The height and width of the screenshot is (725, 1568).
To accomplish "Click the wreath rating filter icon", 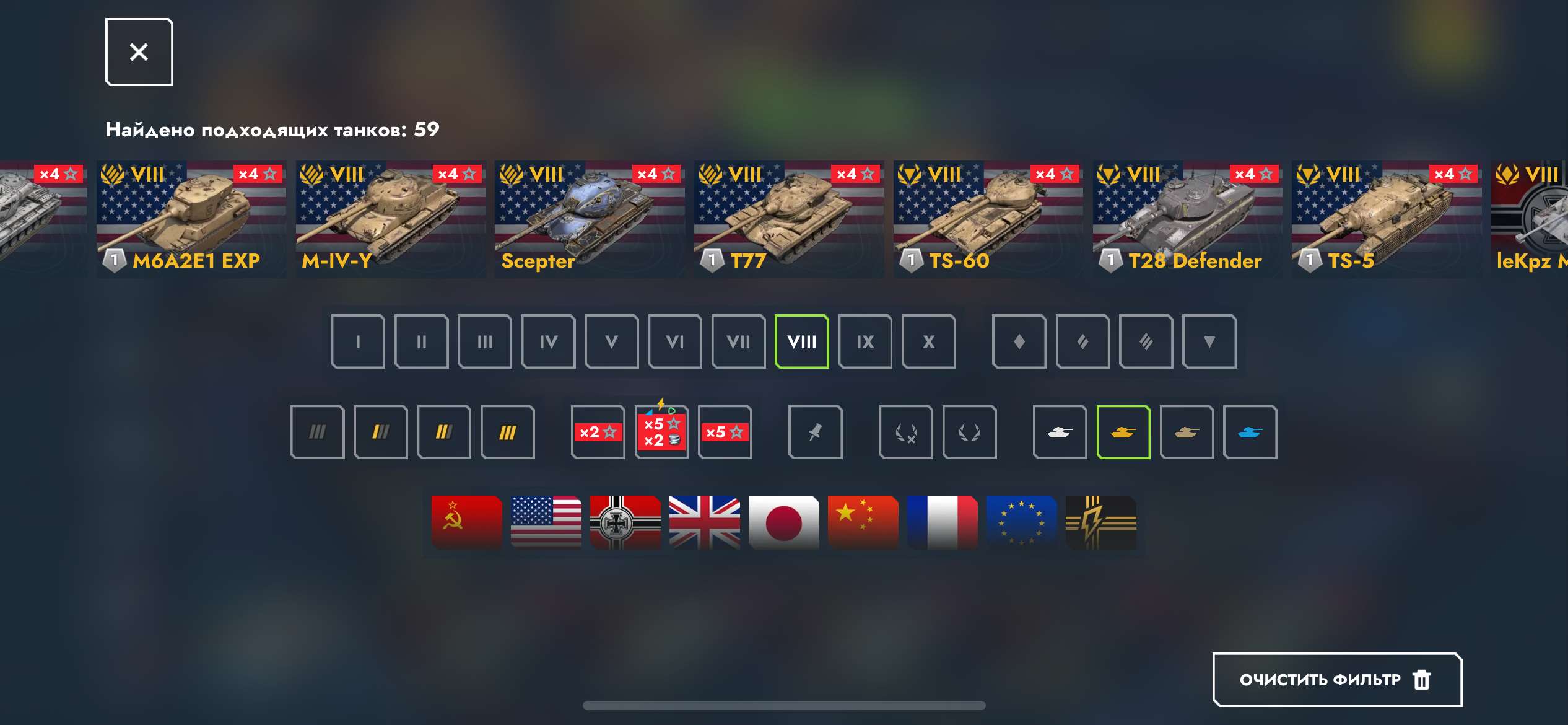I will point(970,432).
